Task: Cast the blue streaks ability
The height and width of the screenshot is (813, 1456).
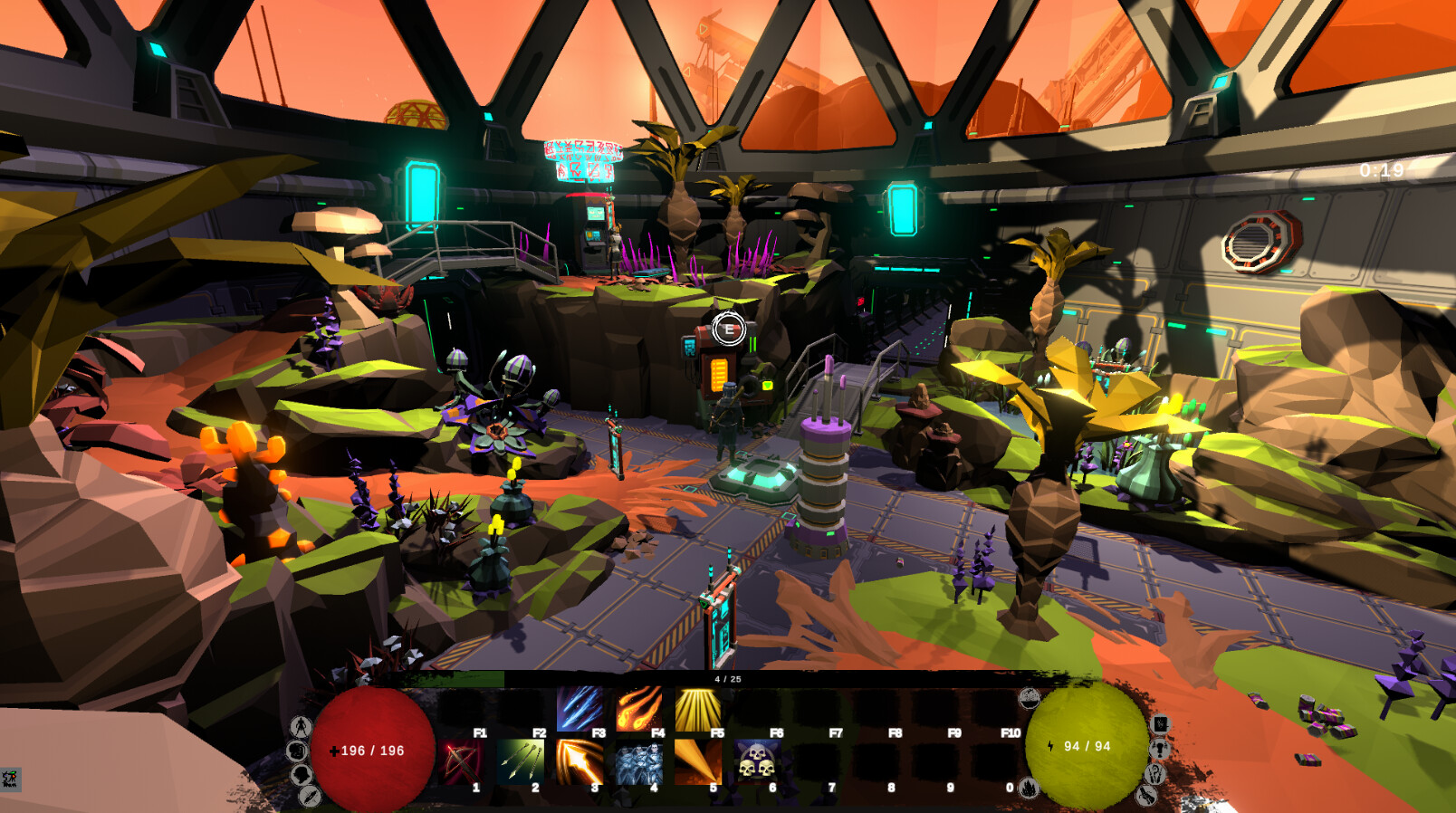Action: click(x=580, y=708)
